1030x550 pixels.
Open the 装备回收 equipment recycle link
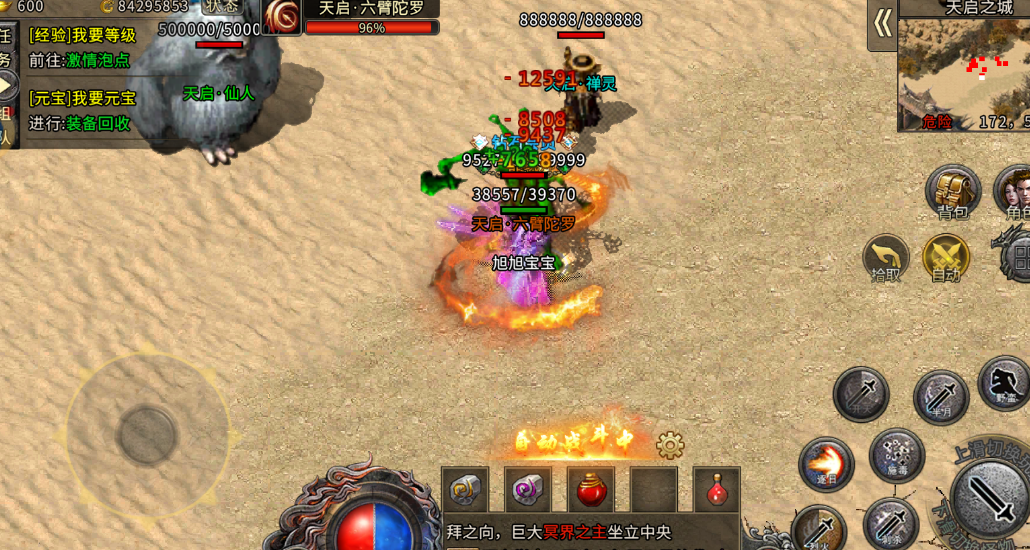point(98,123)
